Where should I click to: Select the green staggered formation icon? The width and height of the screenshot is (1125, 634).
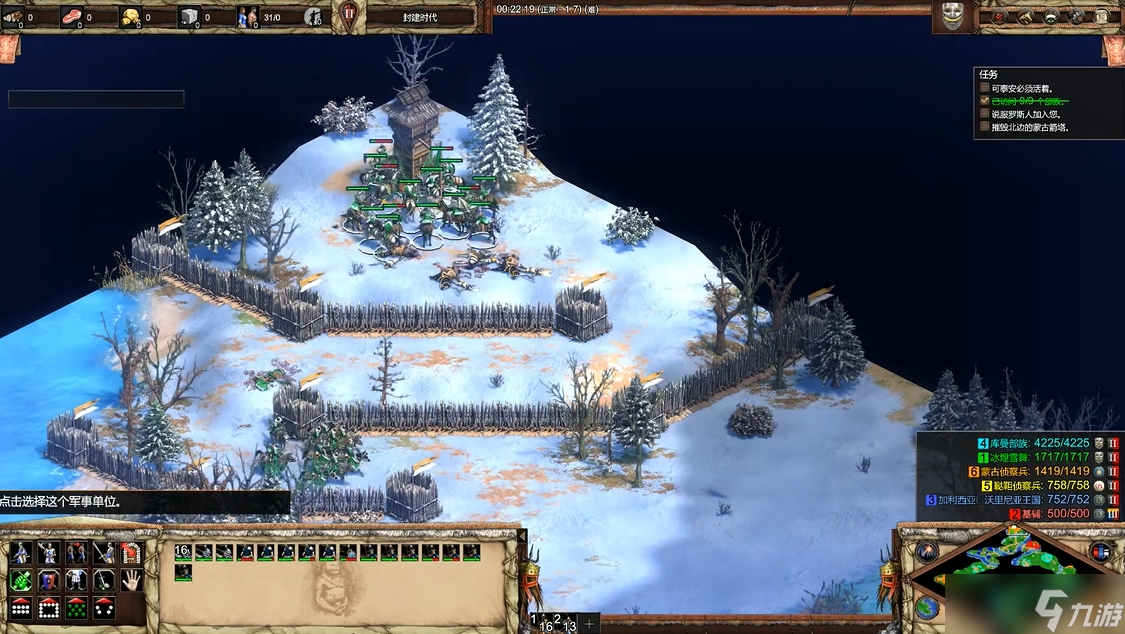(x=76, y=607)
